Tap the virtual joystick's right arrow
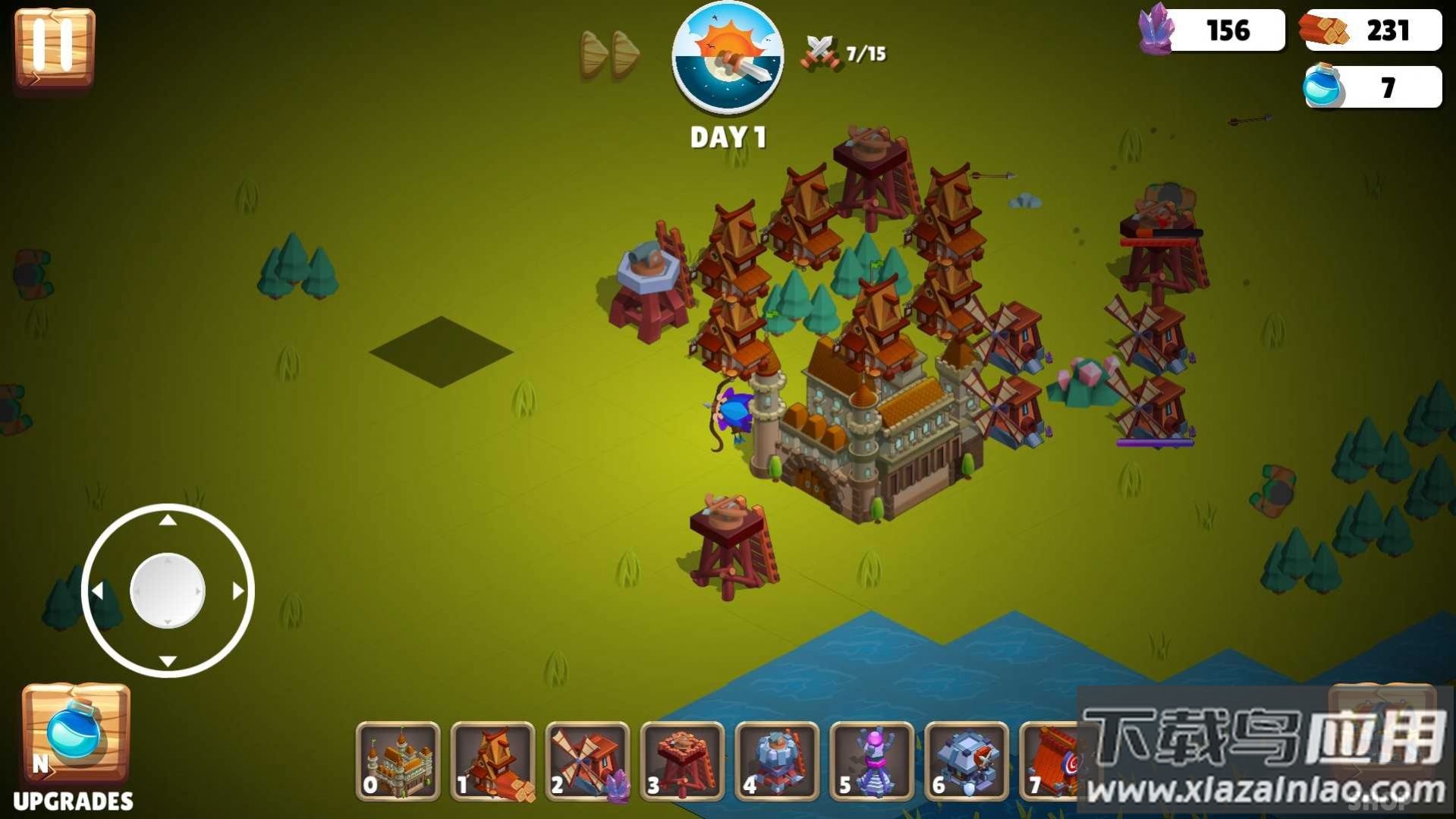Screen dimensions: 1456x819 tap(238, 591)
